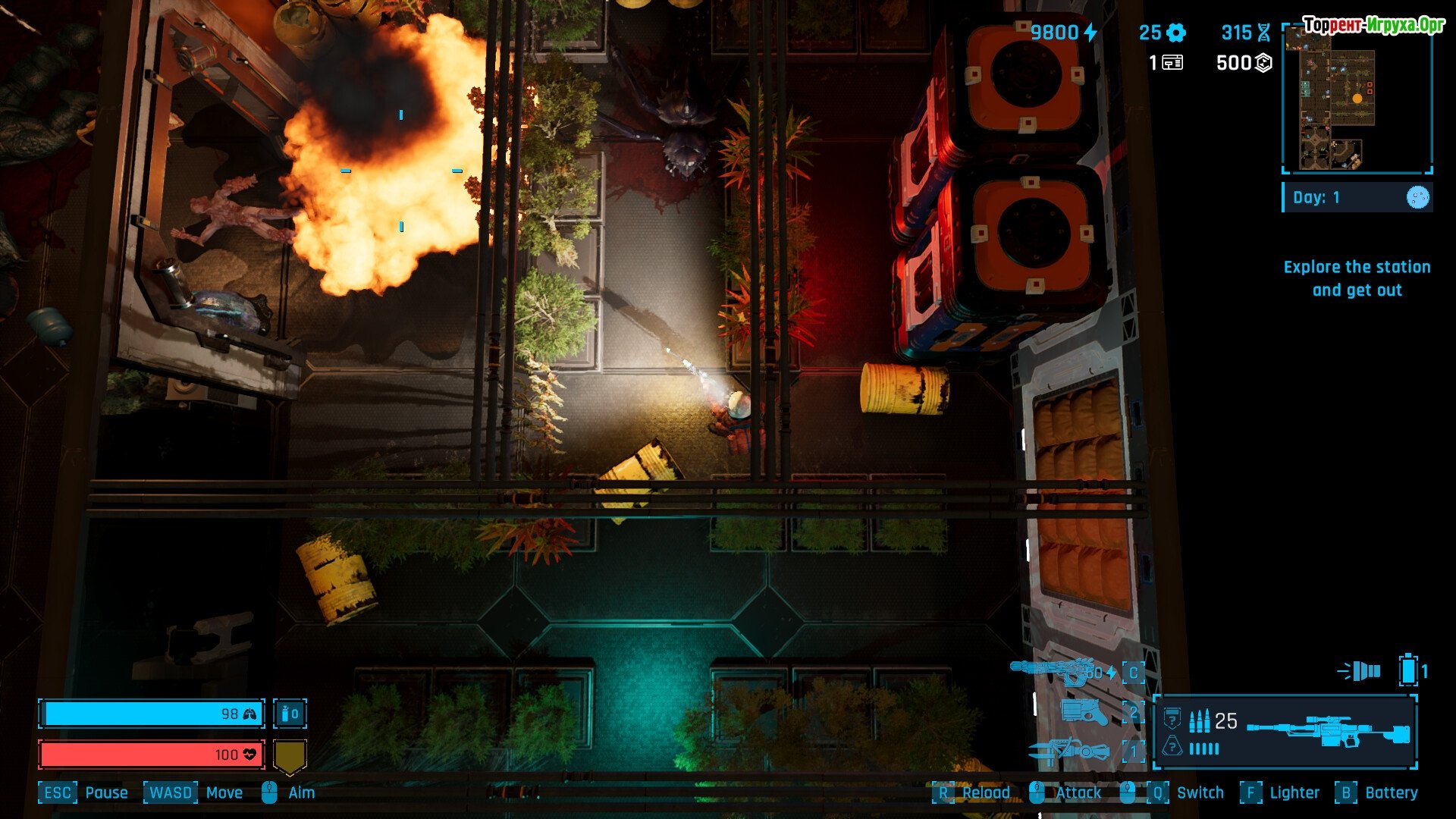Image resolution: width=1456 pixels, height=819 pixels.
Task: Use the spare battery icon
Action: [1408, 670]
